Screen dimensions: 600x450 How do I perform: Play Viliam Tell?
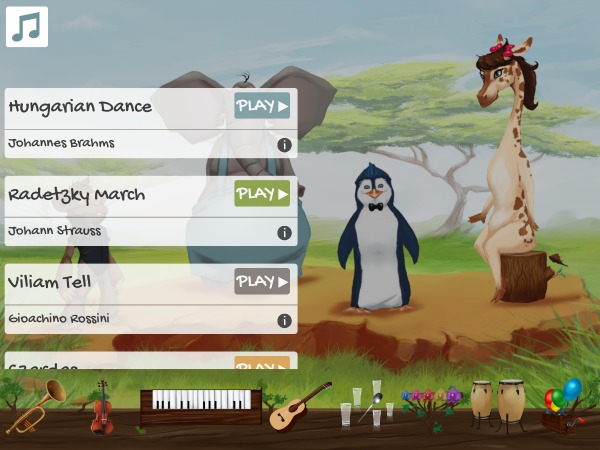pos(262,282)
